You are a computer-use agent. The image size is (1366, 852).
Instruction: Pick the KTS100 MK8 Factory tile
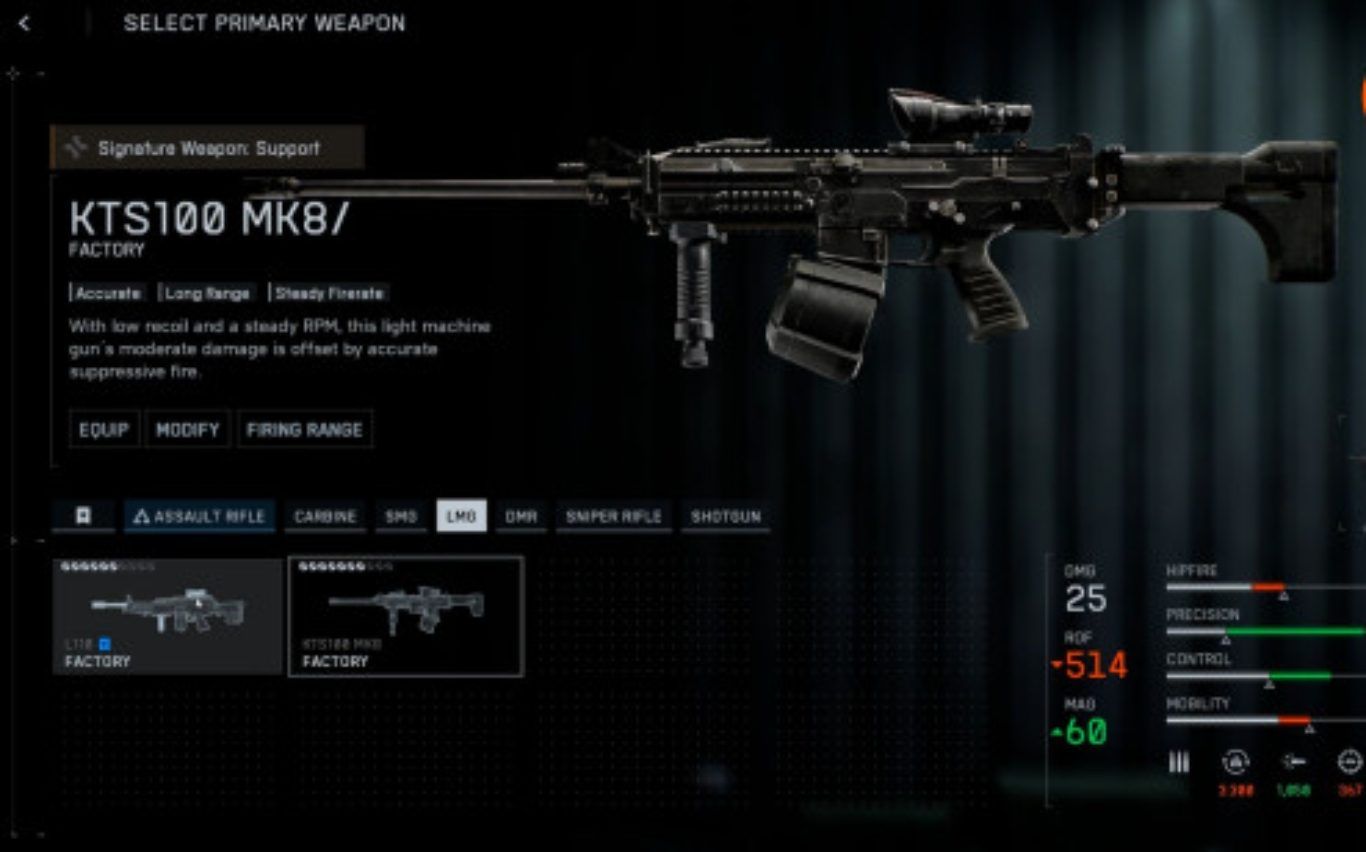pos(405,616)
